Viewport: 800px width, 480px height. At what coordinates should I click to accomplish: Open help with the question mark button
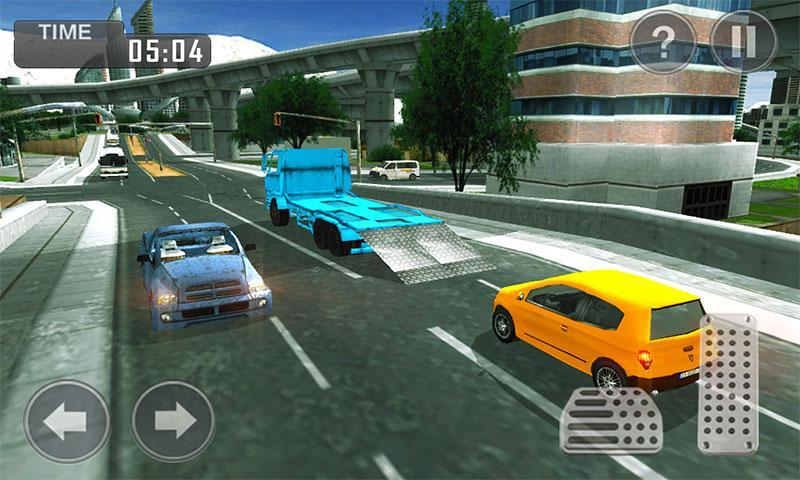[x=662, y=43]
